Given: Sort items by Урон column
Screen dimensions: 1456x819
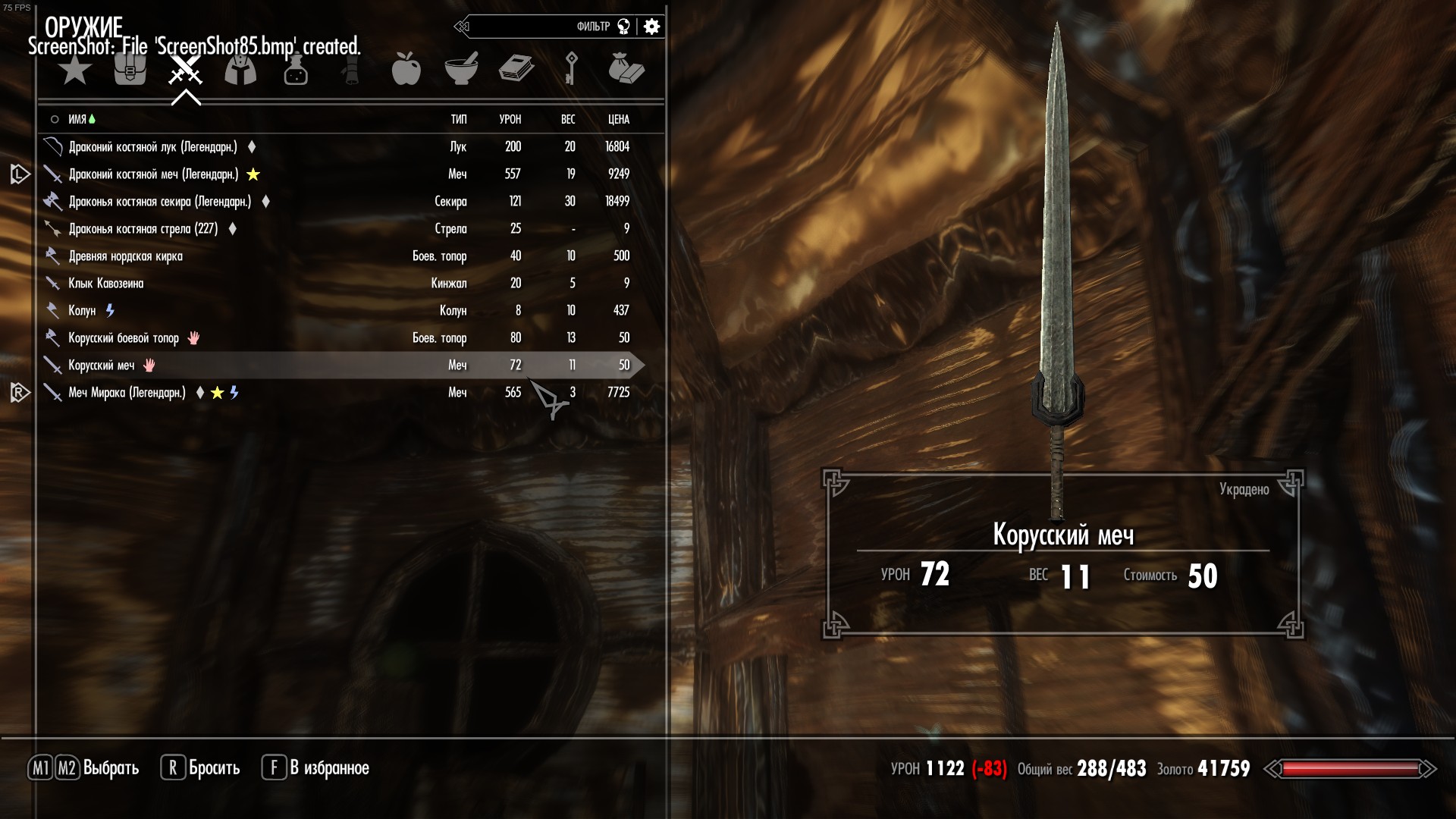Looking at the screenshot, I should (x=510, y=120).
